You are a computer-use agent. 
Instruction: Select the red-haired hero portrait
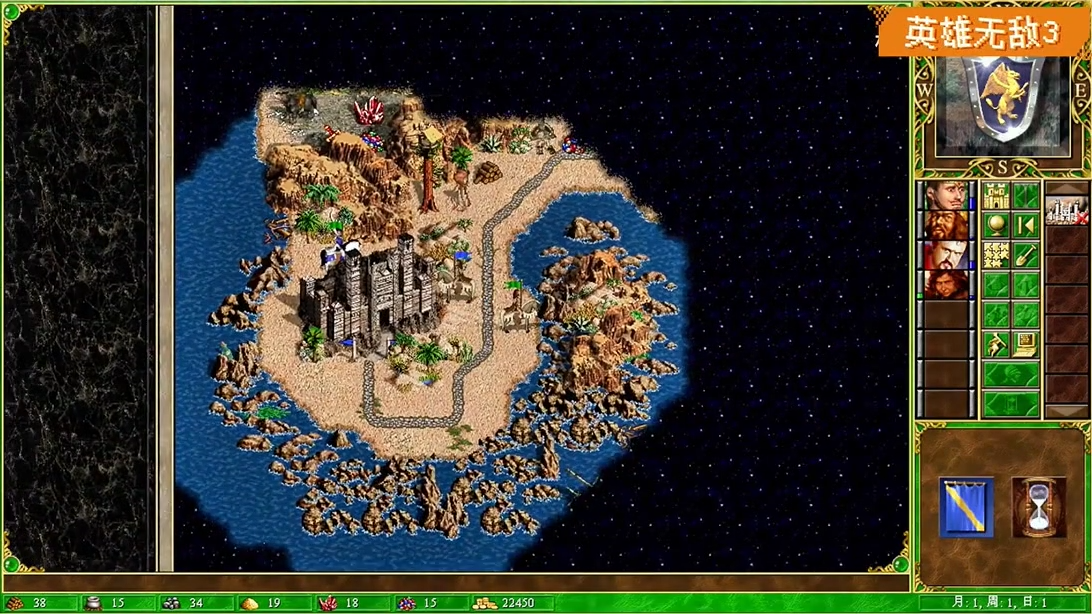click(945, 284)
